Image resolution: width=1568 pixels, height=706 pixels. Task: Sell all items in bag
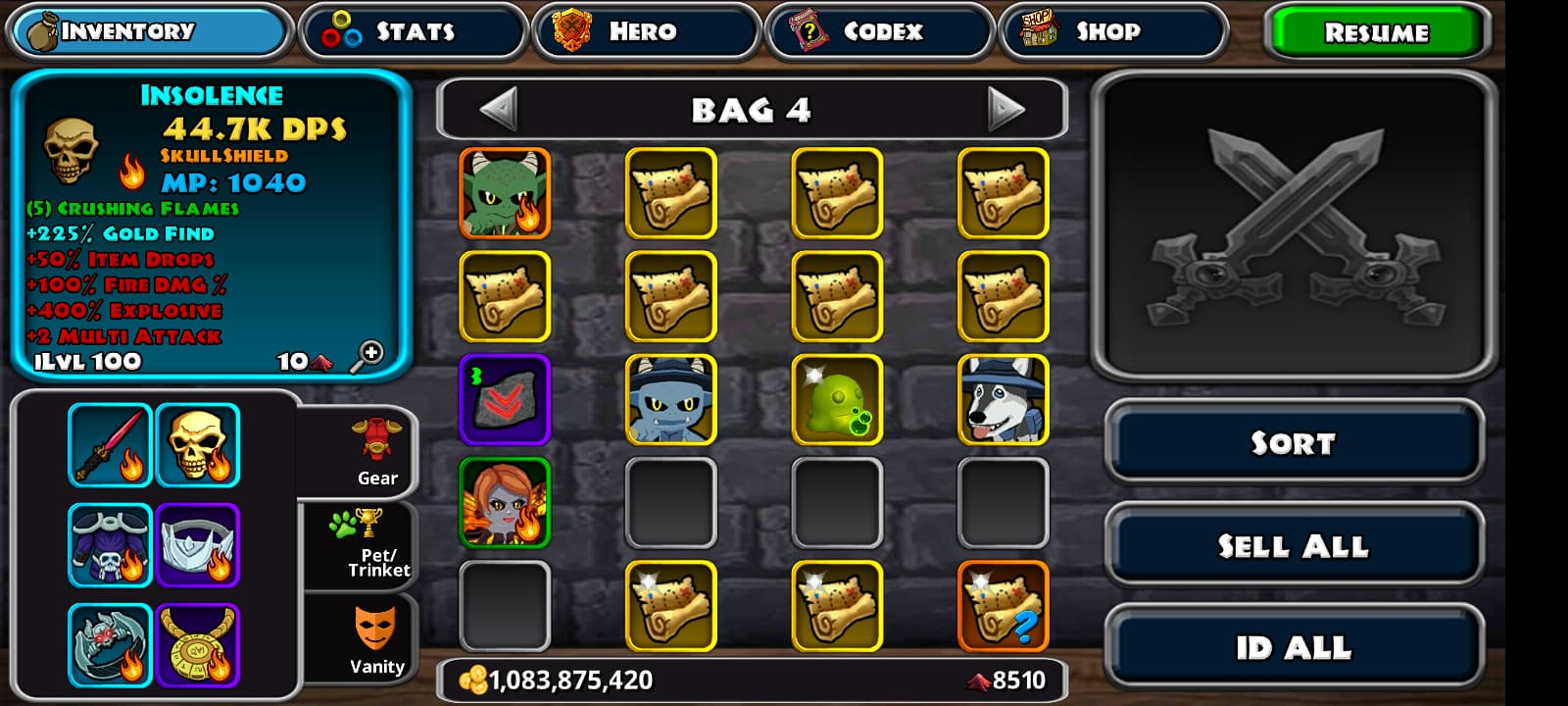[x=1293, y=545]
